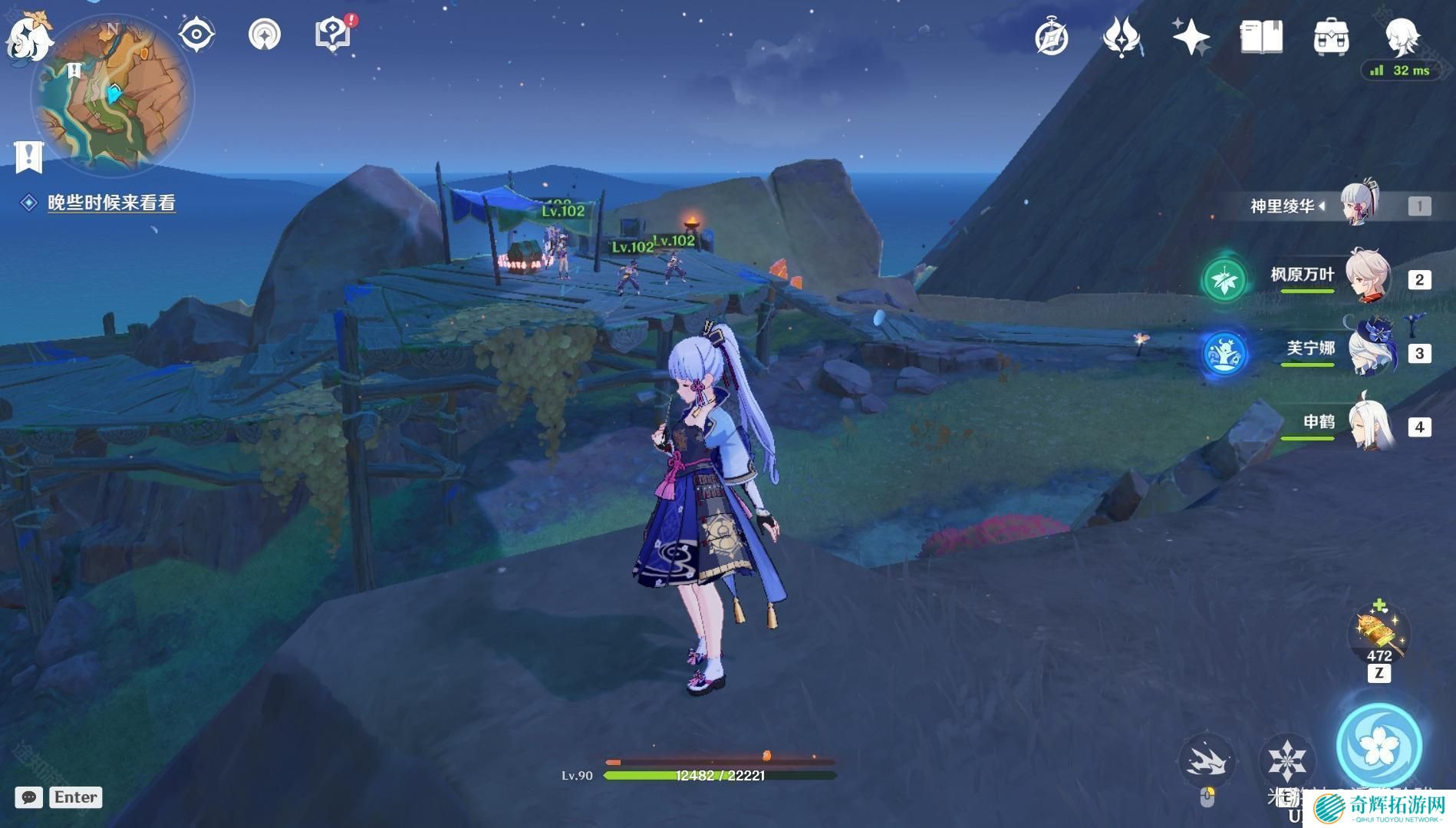Select the tracked quest 晚些时候来看看
The image size is (1456, 828).
[x=111, y=203]
